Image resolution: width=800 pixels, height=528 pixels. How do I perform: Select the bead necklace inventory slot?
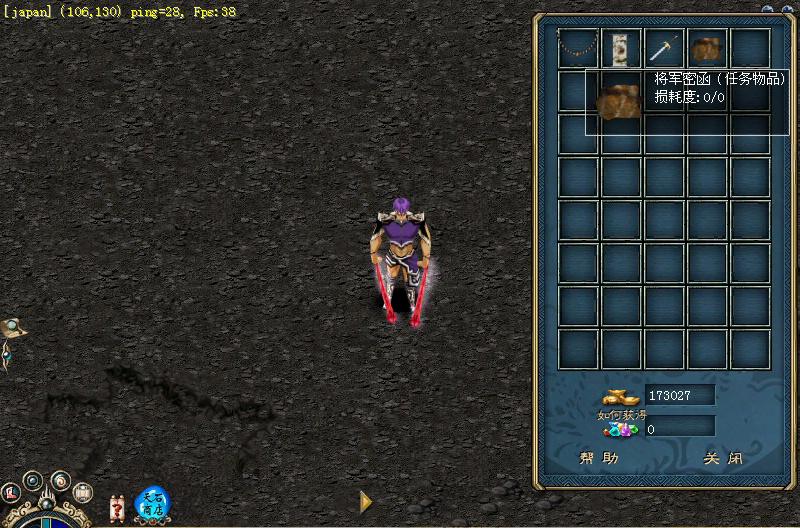[x=577, y=47]
